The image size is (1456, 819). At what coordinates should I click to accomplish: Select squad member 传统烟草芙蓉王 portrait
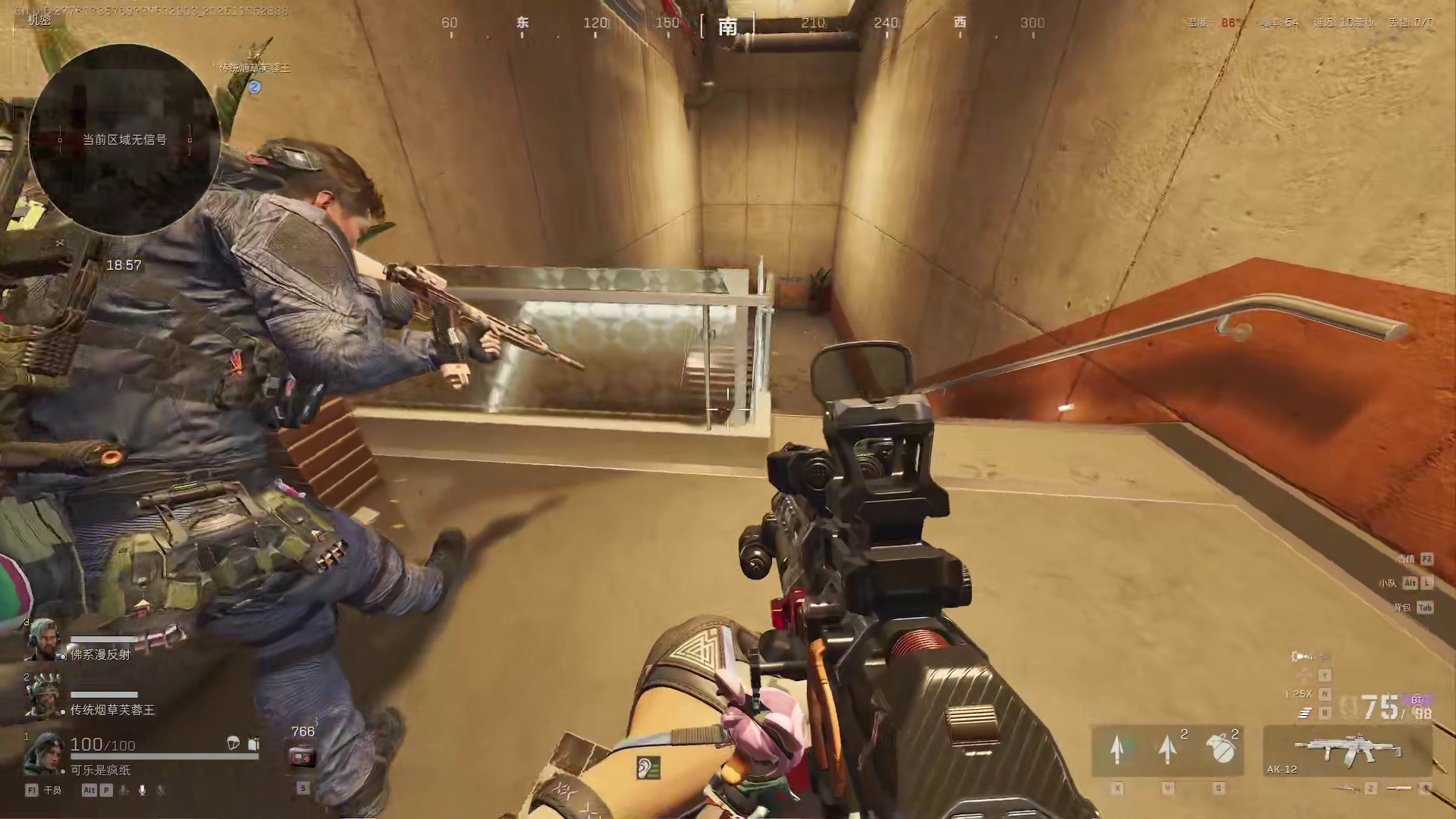point(42,696)
